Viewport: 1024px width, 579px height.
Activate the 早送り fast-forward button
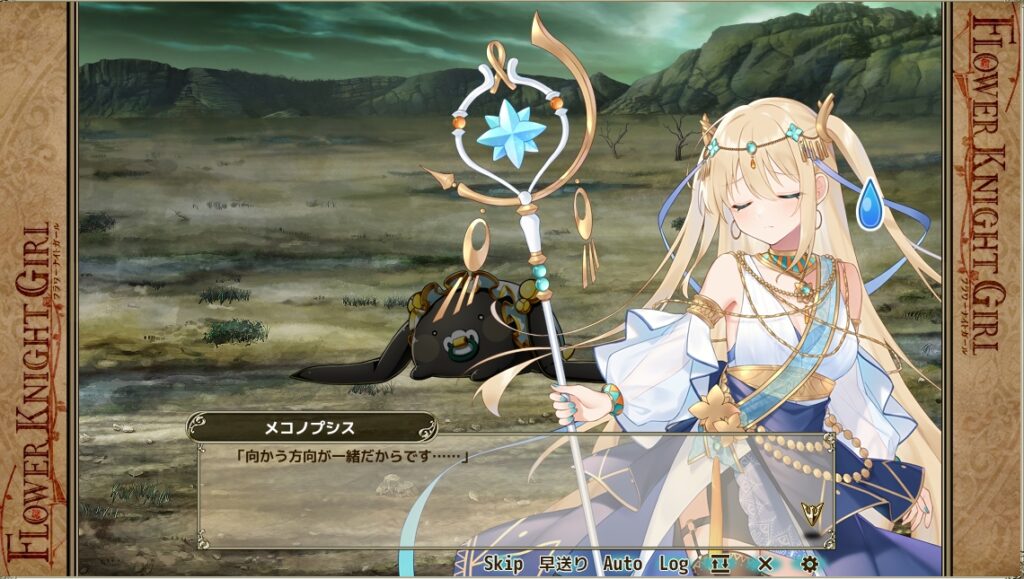[x=563, y=564]
